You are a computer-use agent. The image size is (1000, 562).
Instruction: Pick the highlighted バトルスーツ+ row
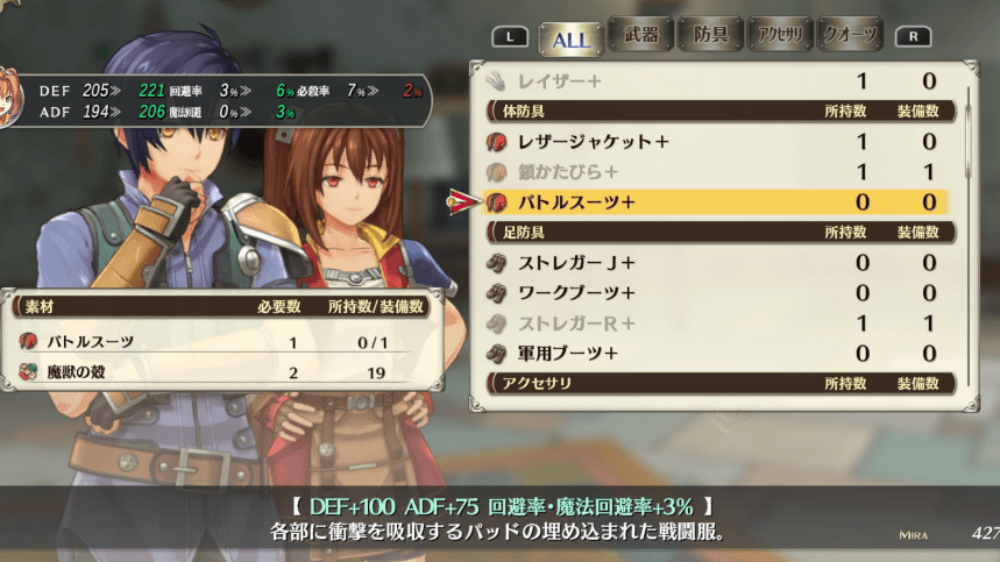(x=715, y=202)
